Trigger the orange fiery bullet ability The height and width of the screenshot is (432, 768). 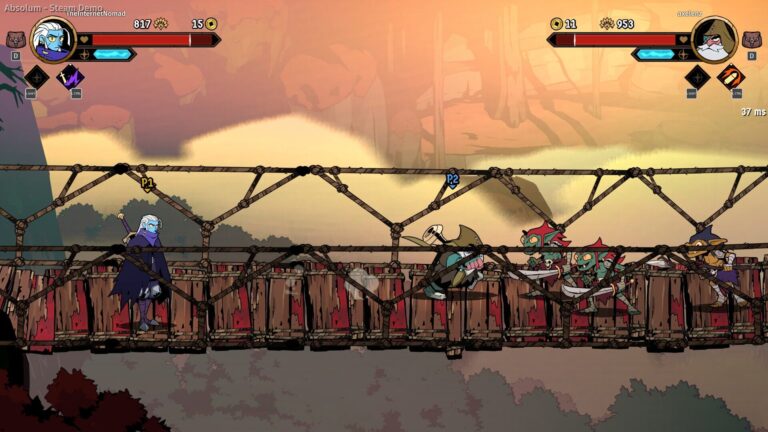point(731,77)
